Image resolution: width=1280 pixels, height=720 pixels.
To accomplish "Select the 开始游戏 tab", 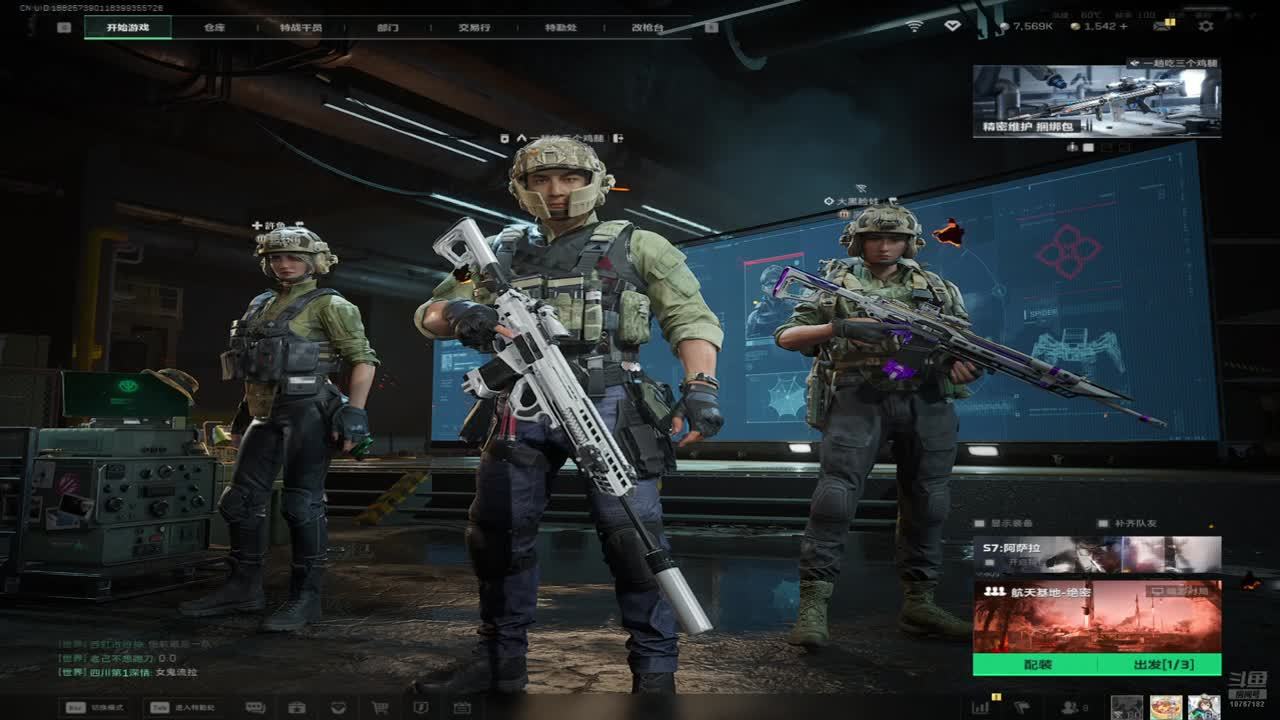I will (128, 27).
